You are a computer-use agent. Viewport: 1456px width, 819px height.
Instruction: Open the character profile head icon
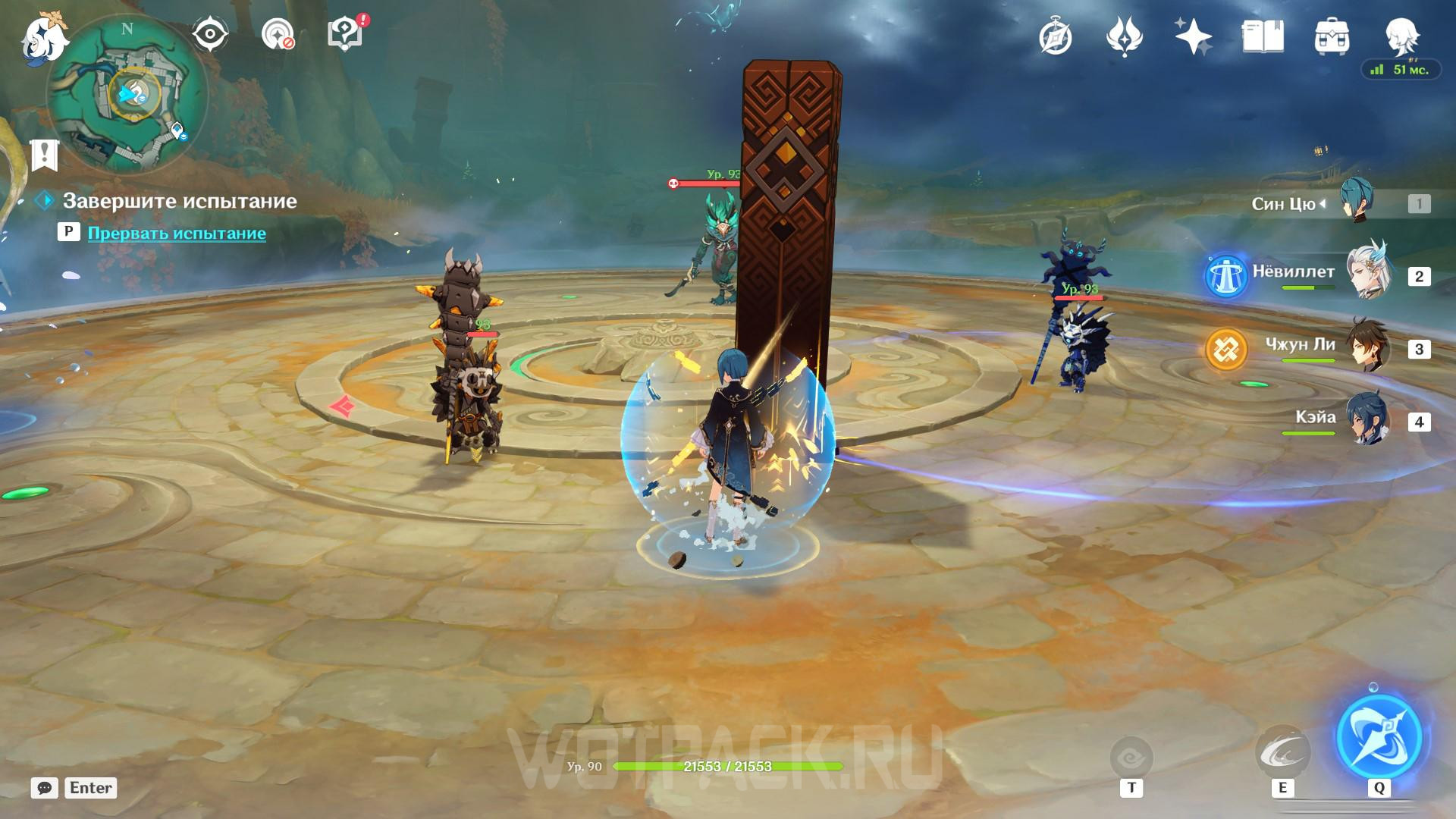[x=1401, y=36]
